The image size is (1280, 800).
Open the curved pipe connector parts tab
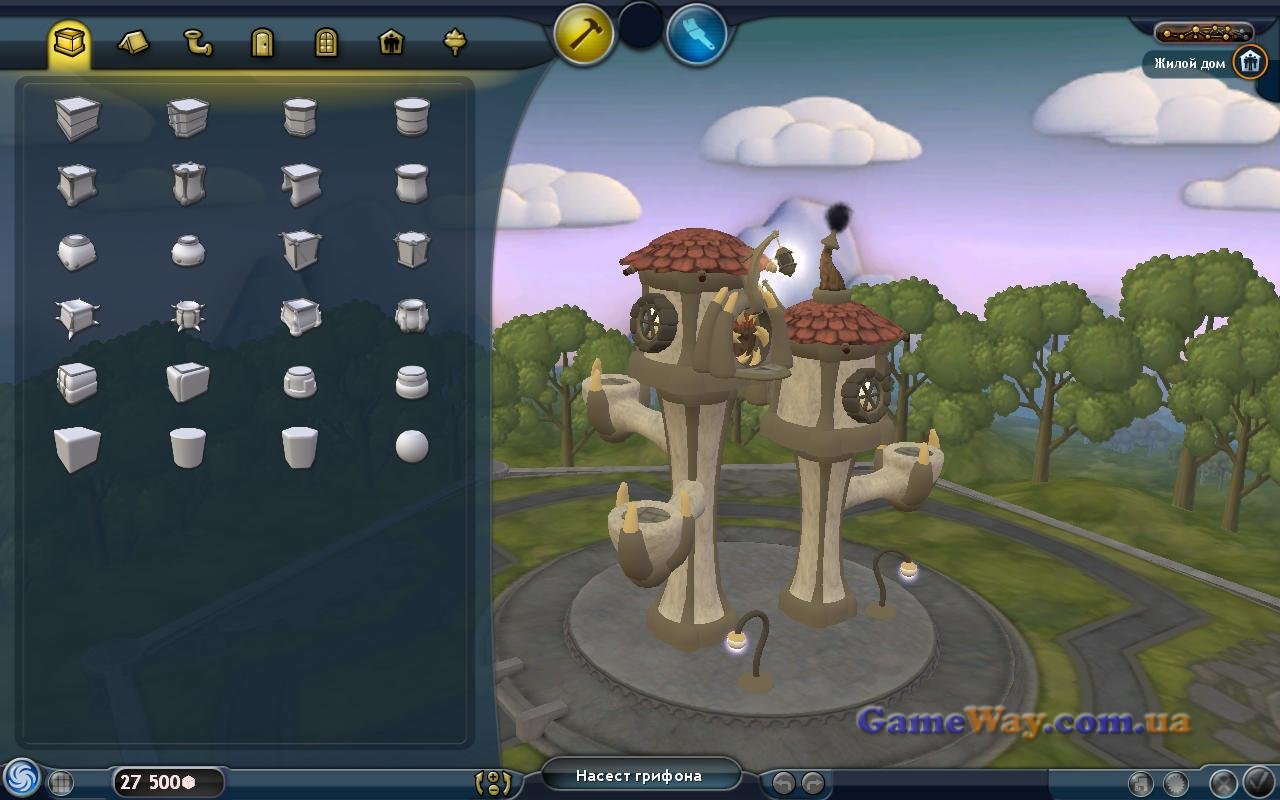tap(197, 42)
